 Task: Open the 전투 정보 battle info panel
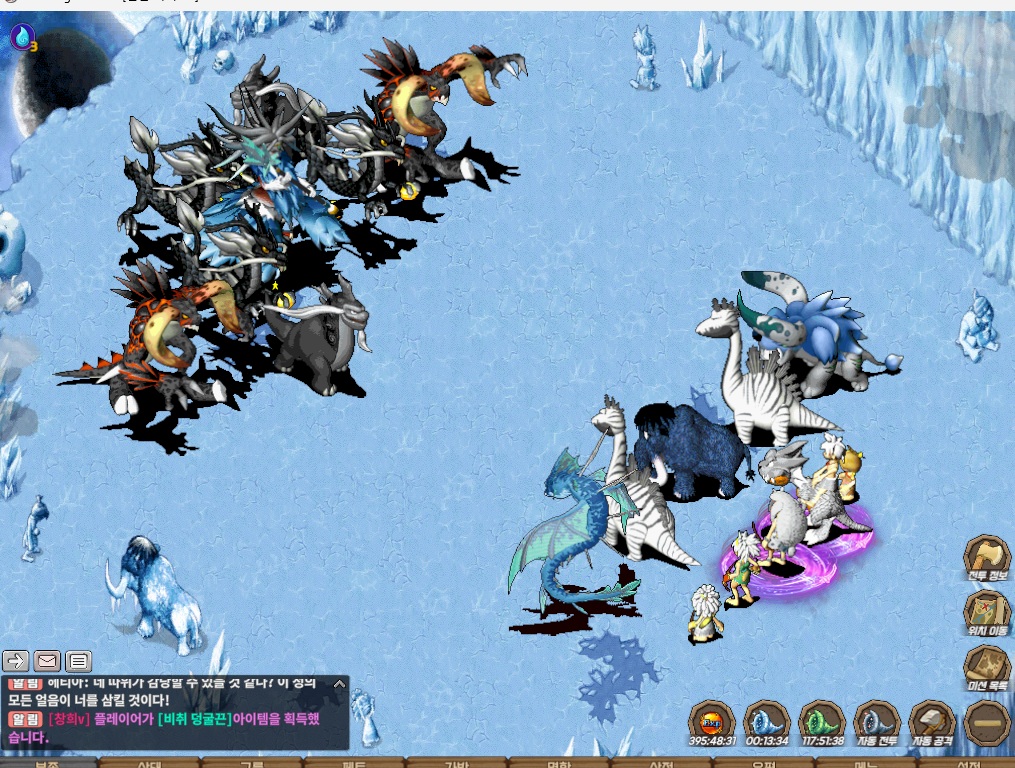(986, 556)
